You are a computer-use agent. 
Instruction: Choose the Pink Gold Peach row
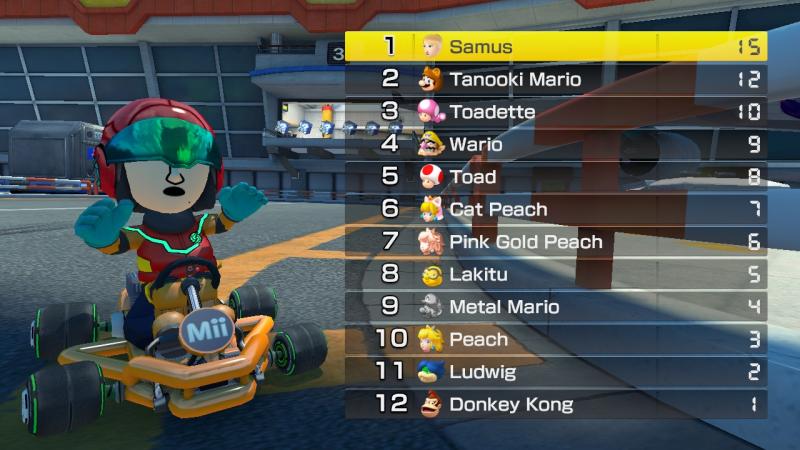pyautogui.click(x=556, y=241)
